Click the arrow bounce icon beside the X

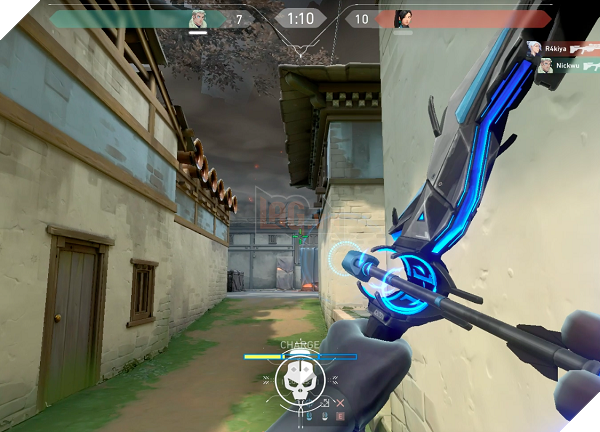(325, 403)
